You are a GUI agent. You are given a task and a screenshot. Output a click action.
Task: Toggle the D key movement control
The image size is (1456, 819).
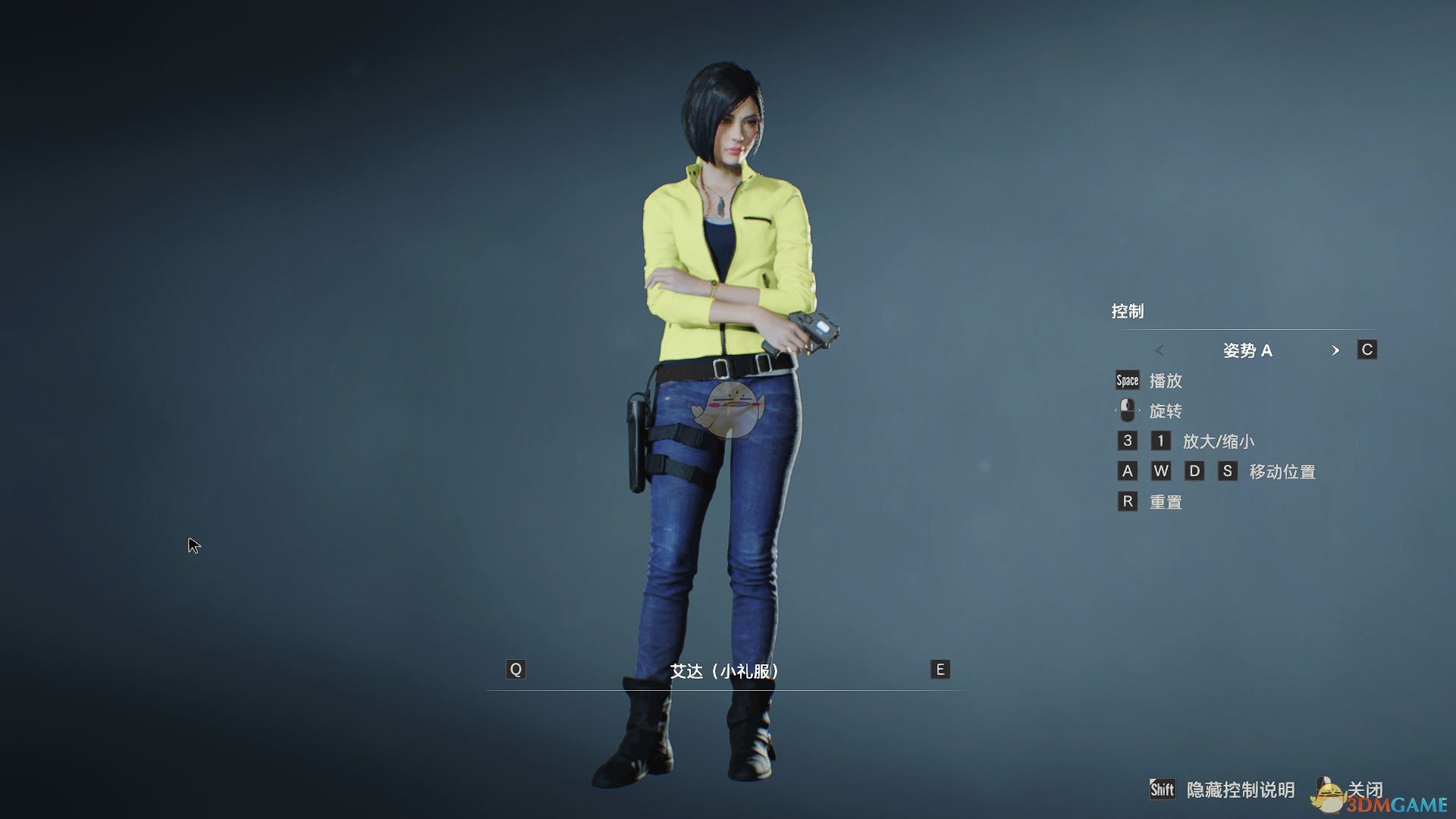coord(1196,471)
